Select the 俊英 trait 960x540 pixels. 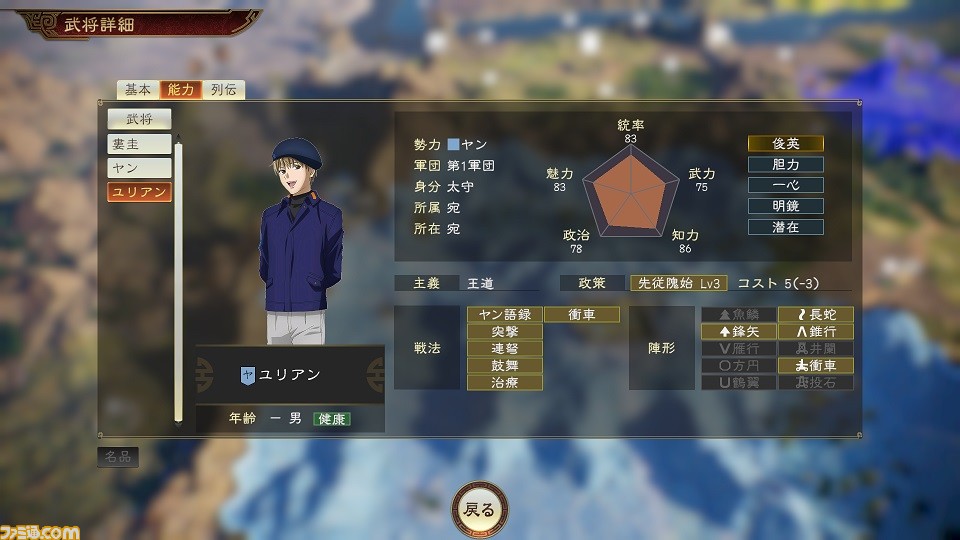[x=785, y=143]
